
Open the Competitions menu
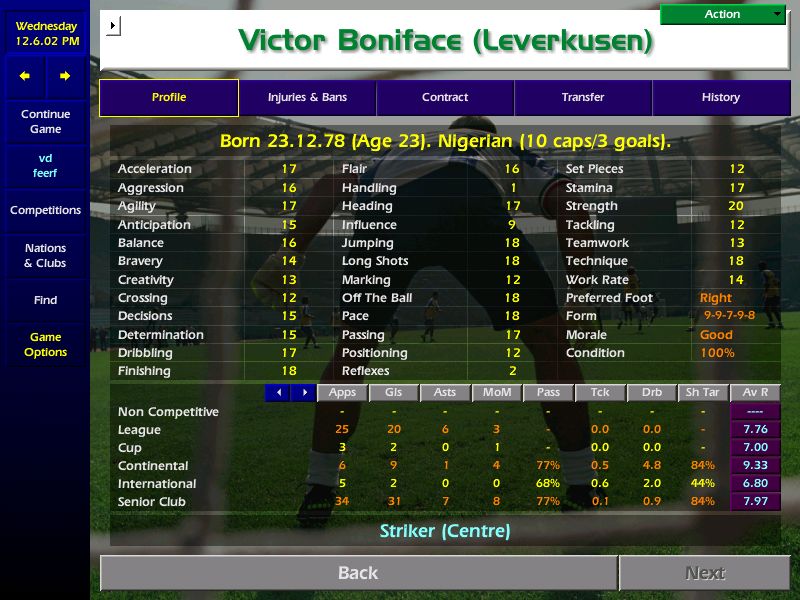tap(45, 211)
